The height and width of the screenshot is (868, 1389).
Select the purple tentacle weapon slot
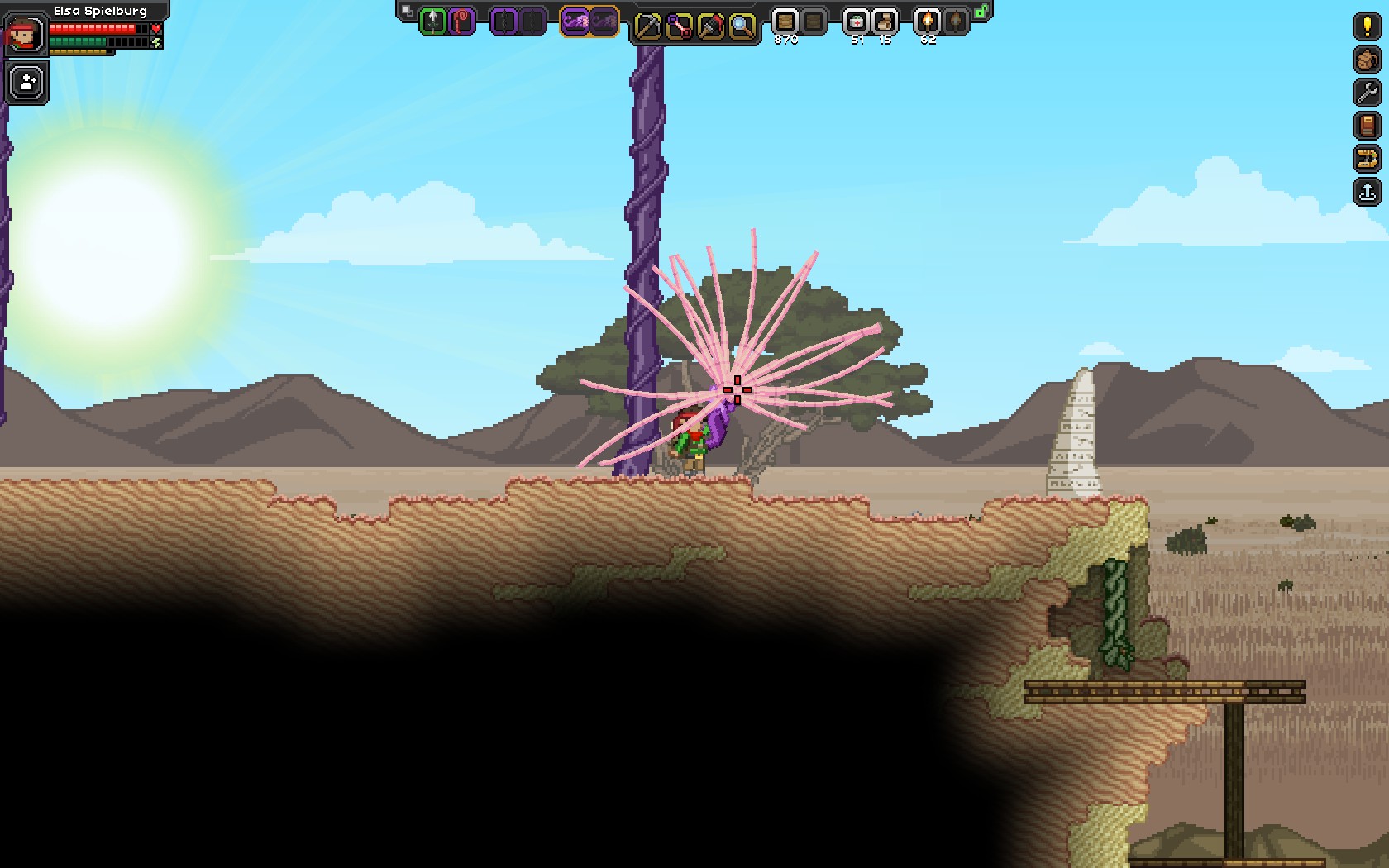tap(575, 21)
